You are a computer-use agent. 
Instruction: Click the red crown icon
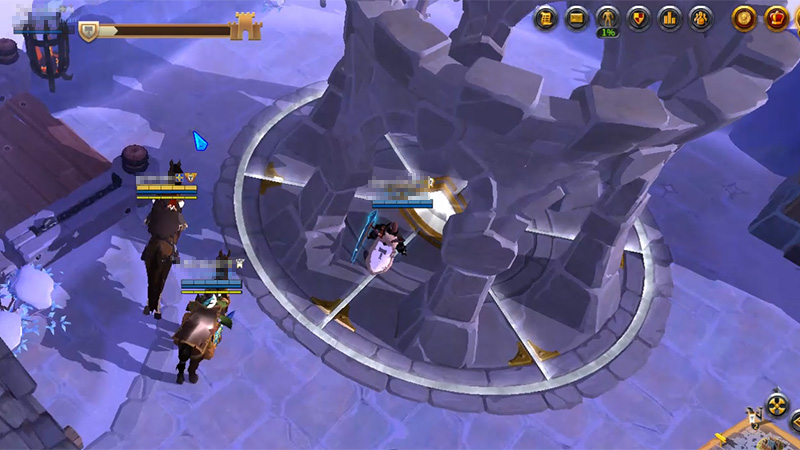tap(777, 17)
